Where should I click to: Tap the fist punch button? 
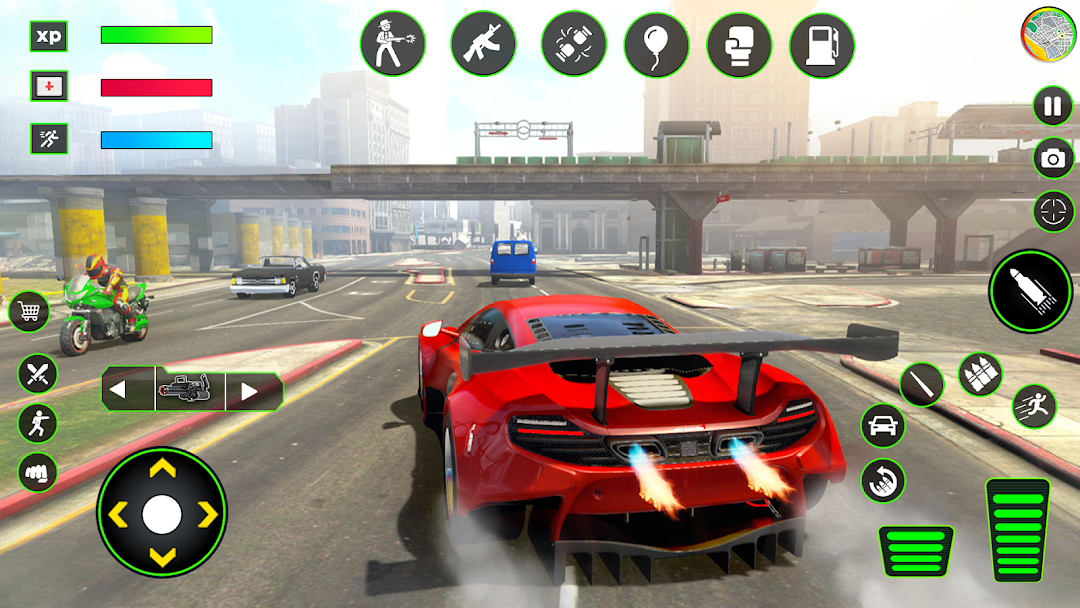(x=38, y=471)
